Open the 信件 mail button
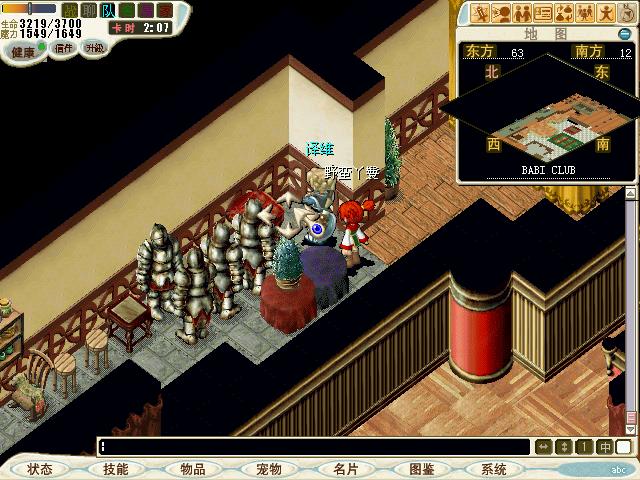 64,47
